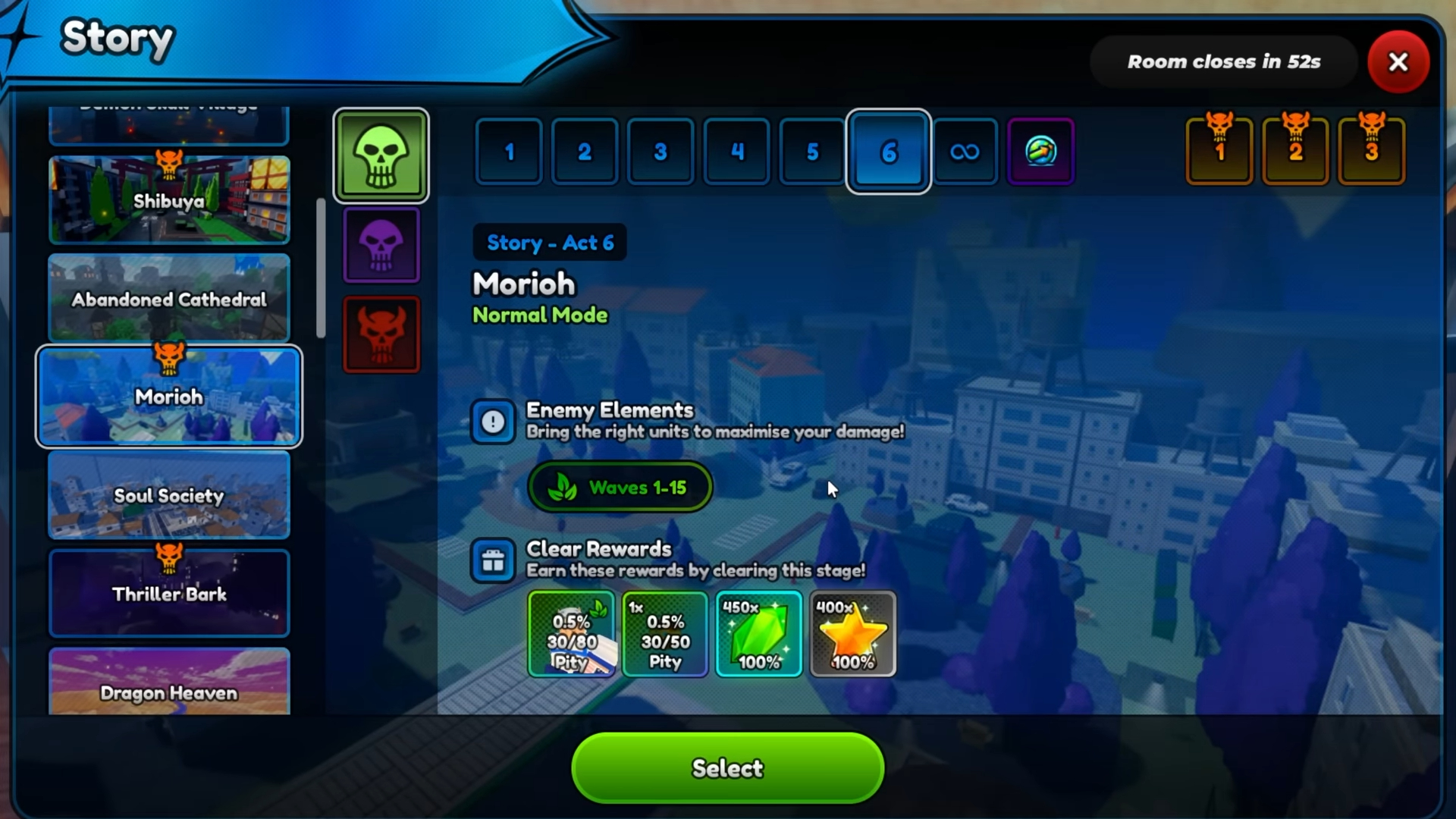The width and height of the screenshot is (1456, 819).
Task: Choose orange demon challenge 3
Action: (1371, 150)
